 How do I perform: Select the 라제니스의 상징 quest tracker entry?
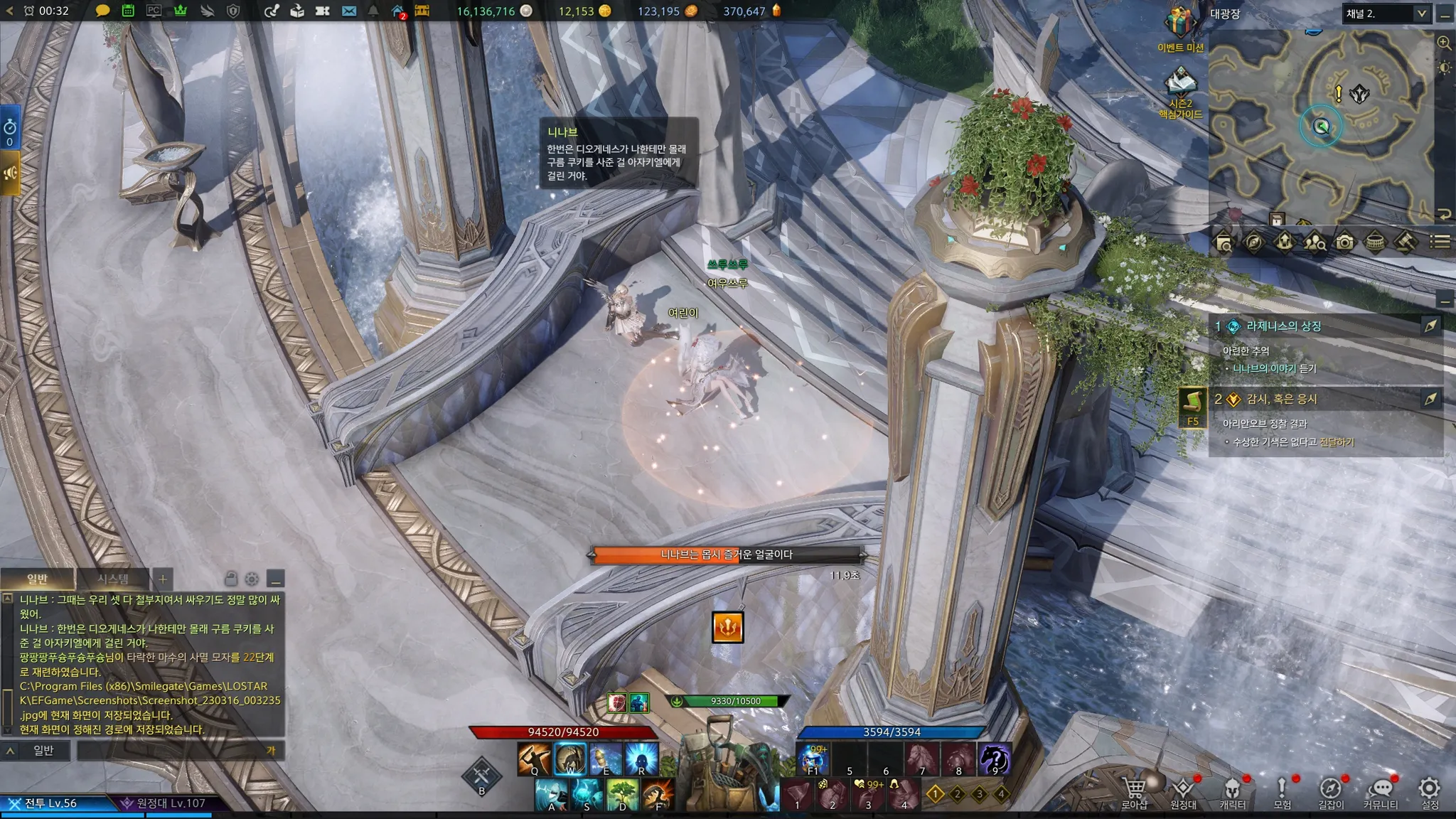click(x=1283, y=326)
